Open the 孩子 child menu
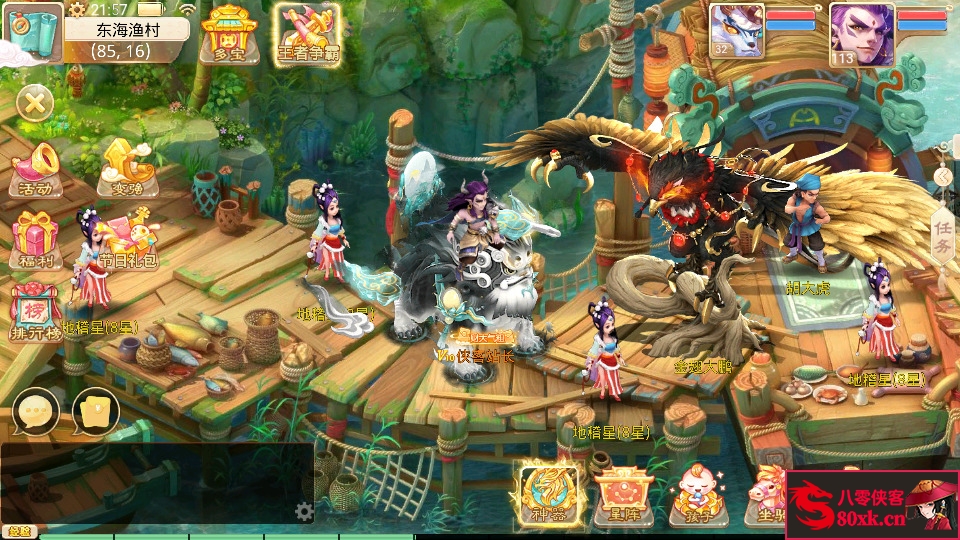960x540 pixels. pyautogui.click(x=694, y=495)
